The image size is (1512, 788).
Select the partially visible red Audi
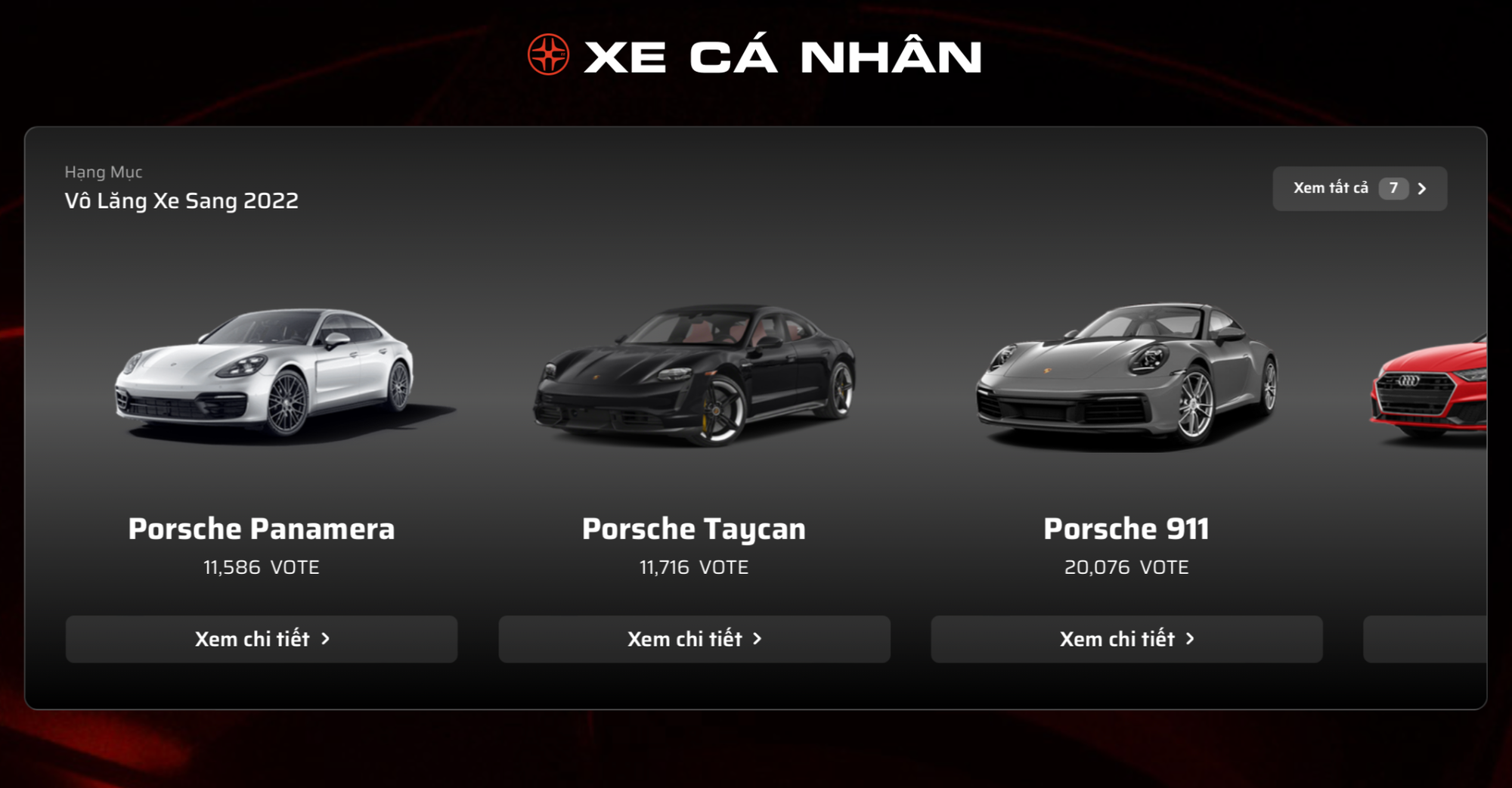(1429, 389)
